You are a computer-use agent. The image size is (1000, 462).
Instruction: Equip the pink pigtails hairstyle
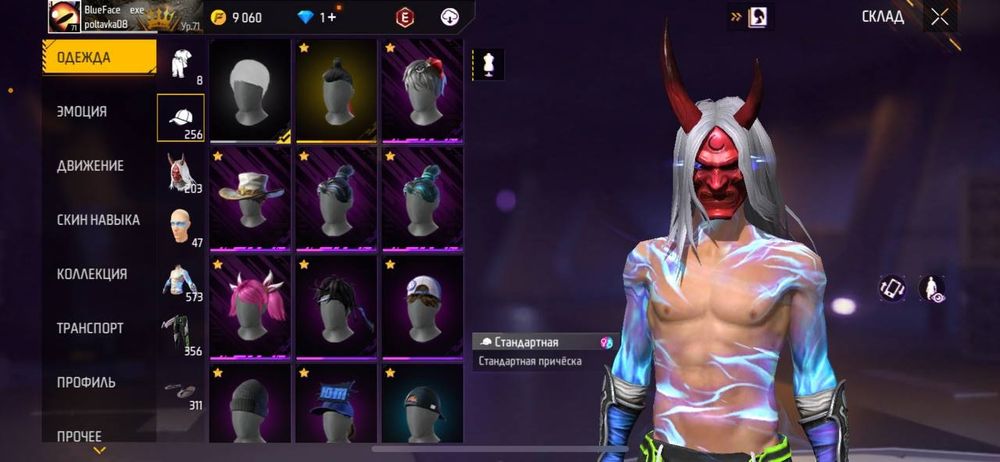(x=250, y=307)
